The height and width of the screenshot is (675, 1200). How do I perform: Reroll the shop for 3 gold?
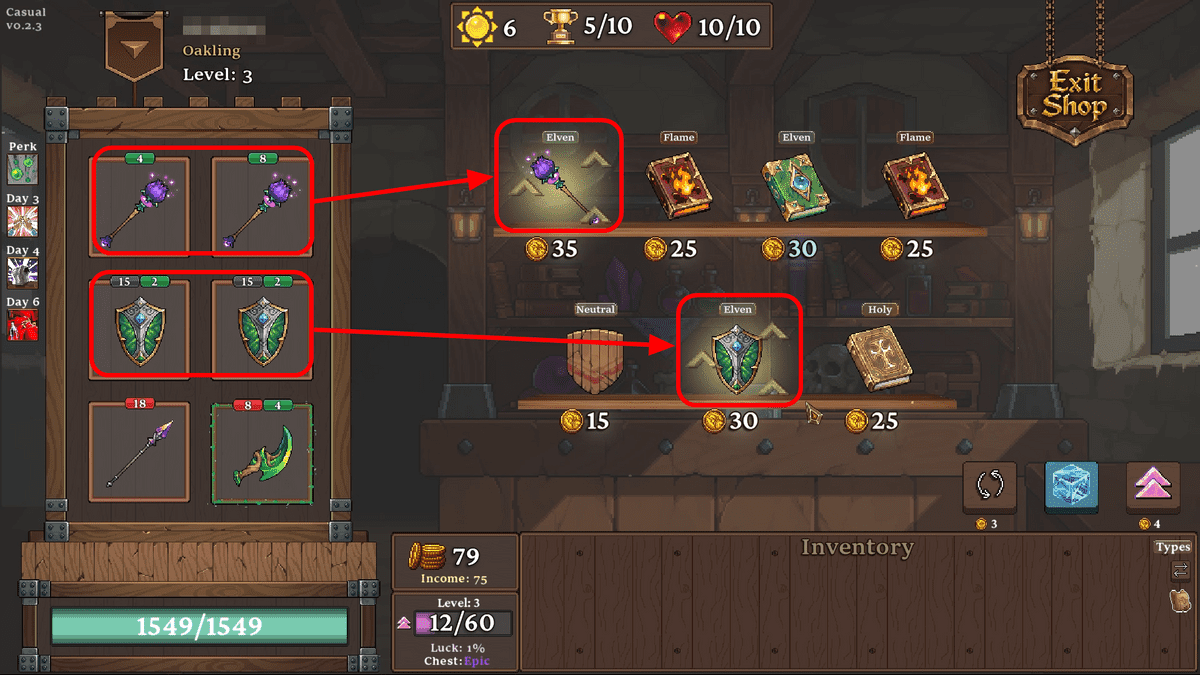point(990,487)
